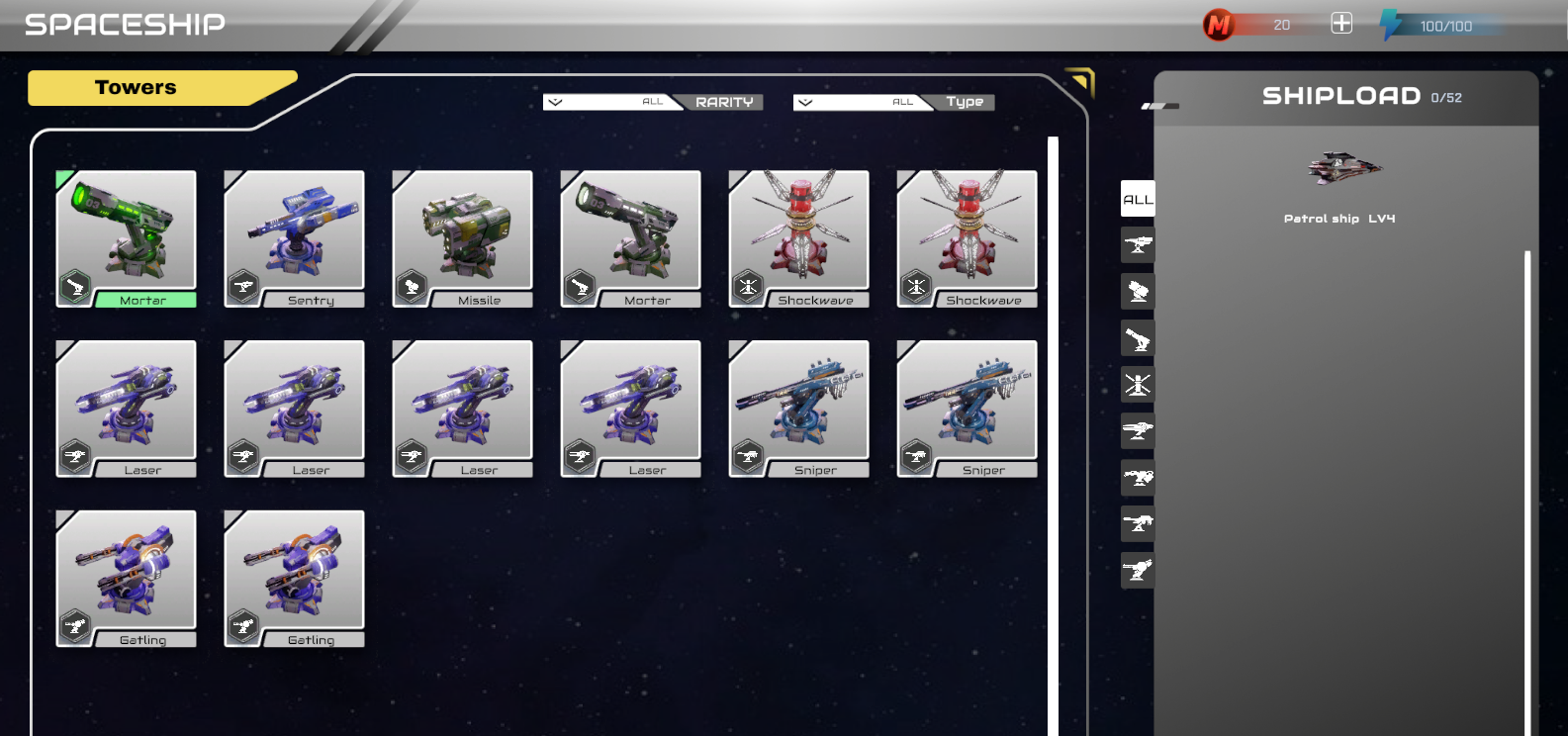
Task: Select the Sentry tower card
Action: [295, 237]
